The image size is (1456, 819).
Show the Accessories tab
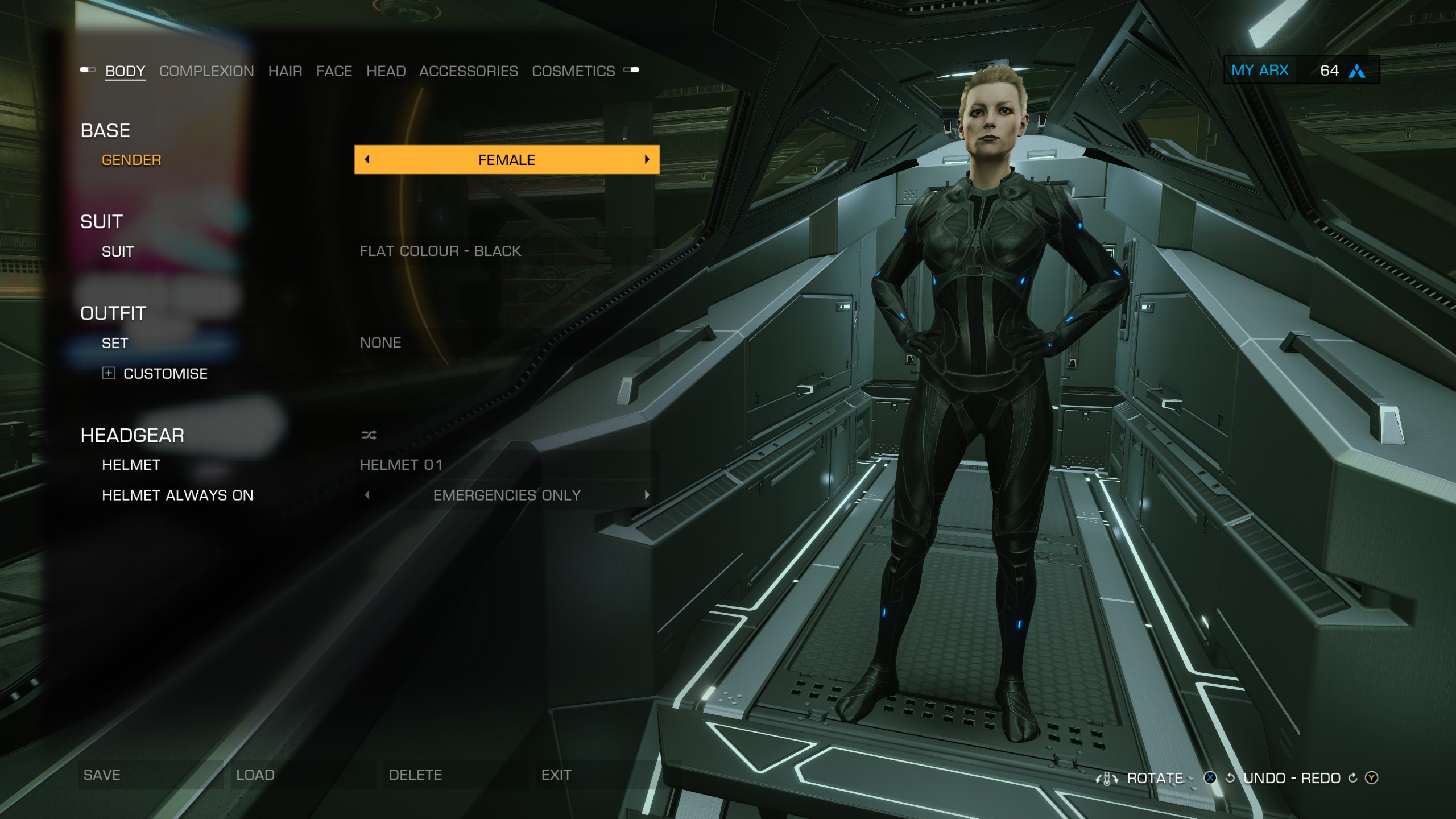click(x=468, y=71)
